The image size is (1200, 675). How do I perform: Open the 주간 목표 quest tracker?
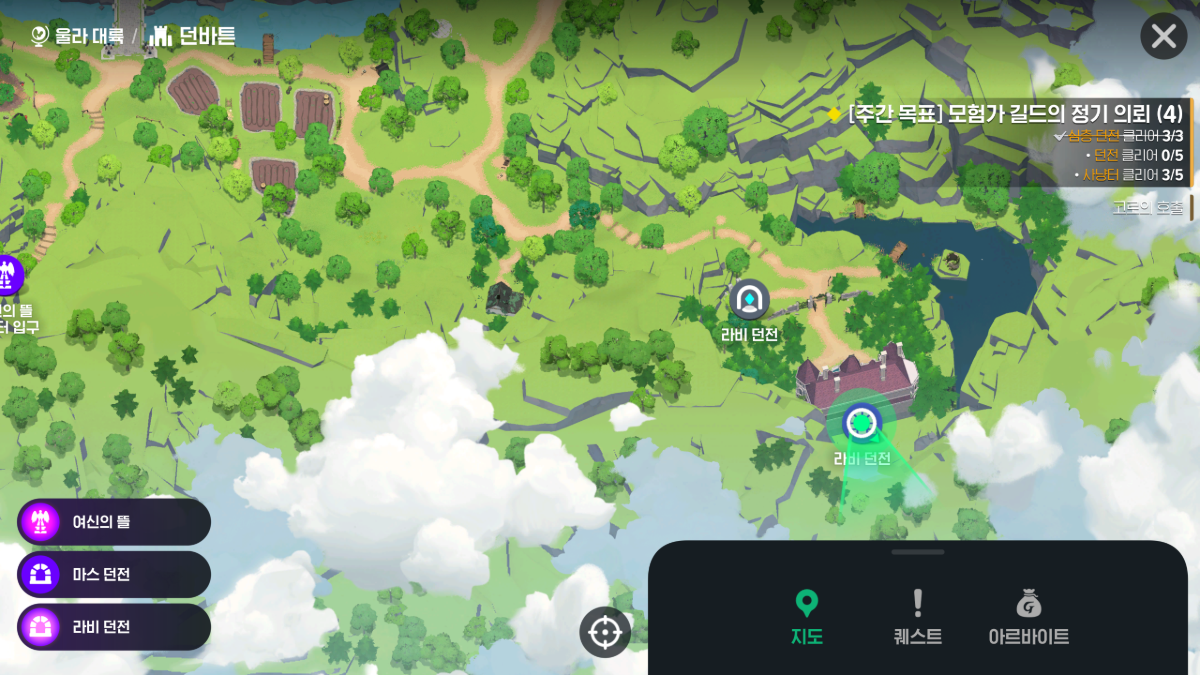[x=1010, y=114]
